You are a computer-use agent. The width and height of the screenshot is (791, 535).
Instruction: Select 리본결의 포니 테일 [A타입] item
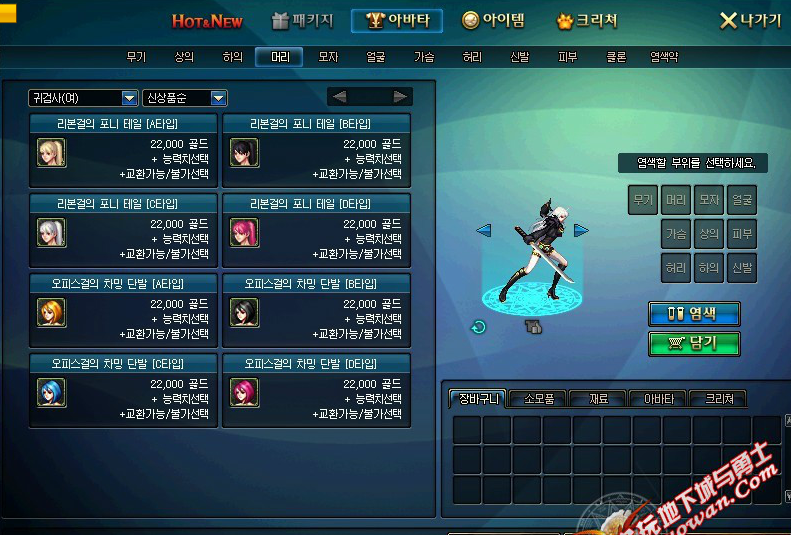[x=122, y=150]
